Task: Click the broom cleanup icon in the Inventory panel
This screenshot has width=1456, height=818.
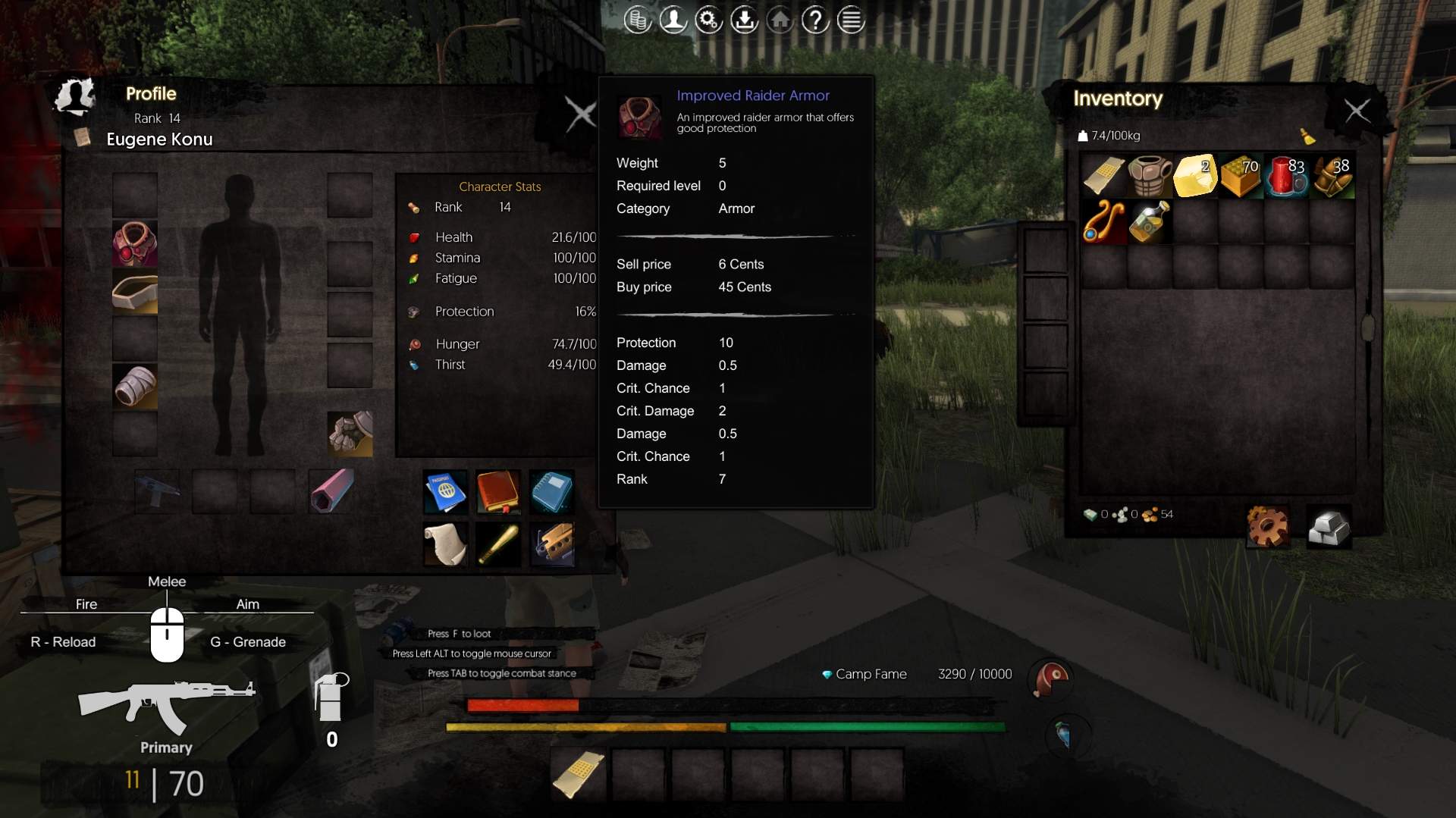Action: coord(1310,137)
